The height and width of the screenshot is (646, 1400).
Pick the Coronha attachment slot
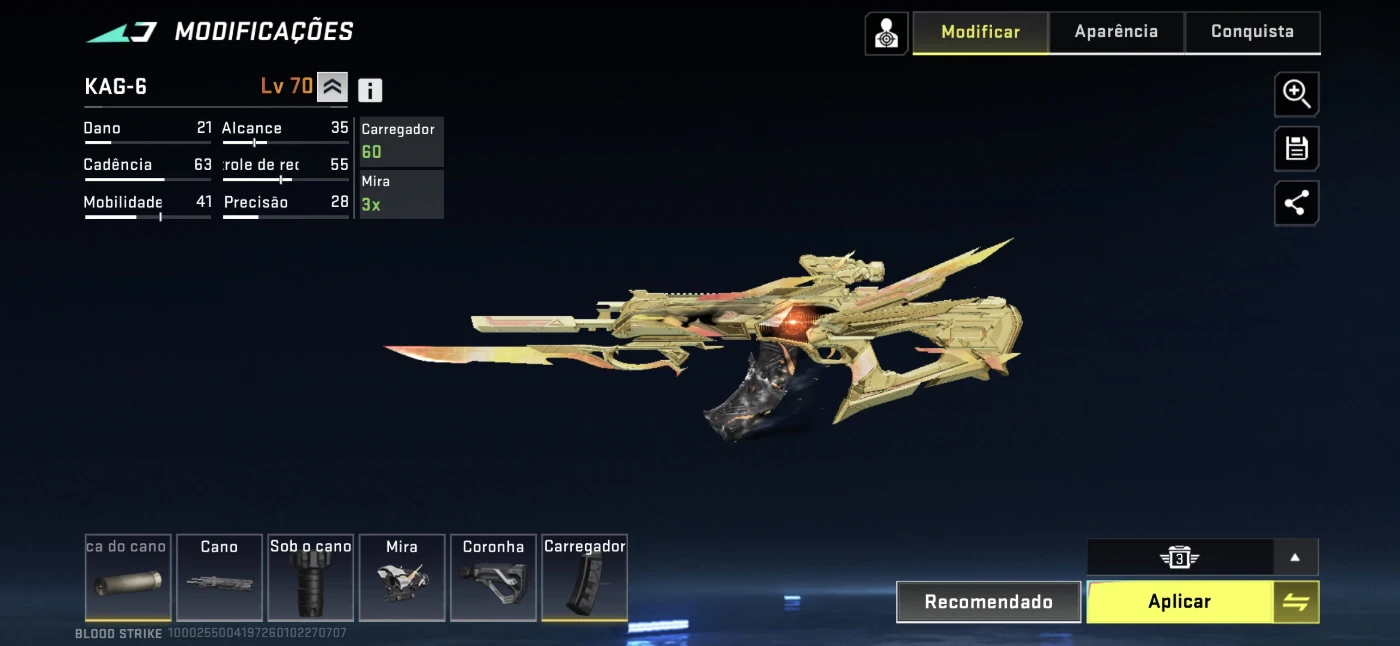pos(493,578)
